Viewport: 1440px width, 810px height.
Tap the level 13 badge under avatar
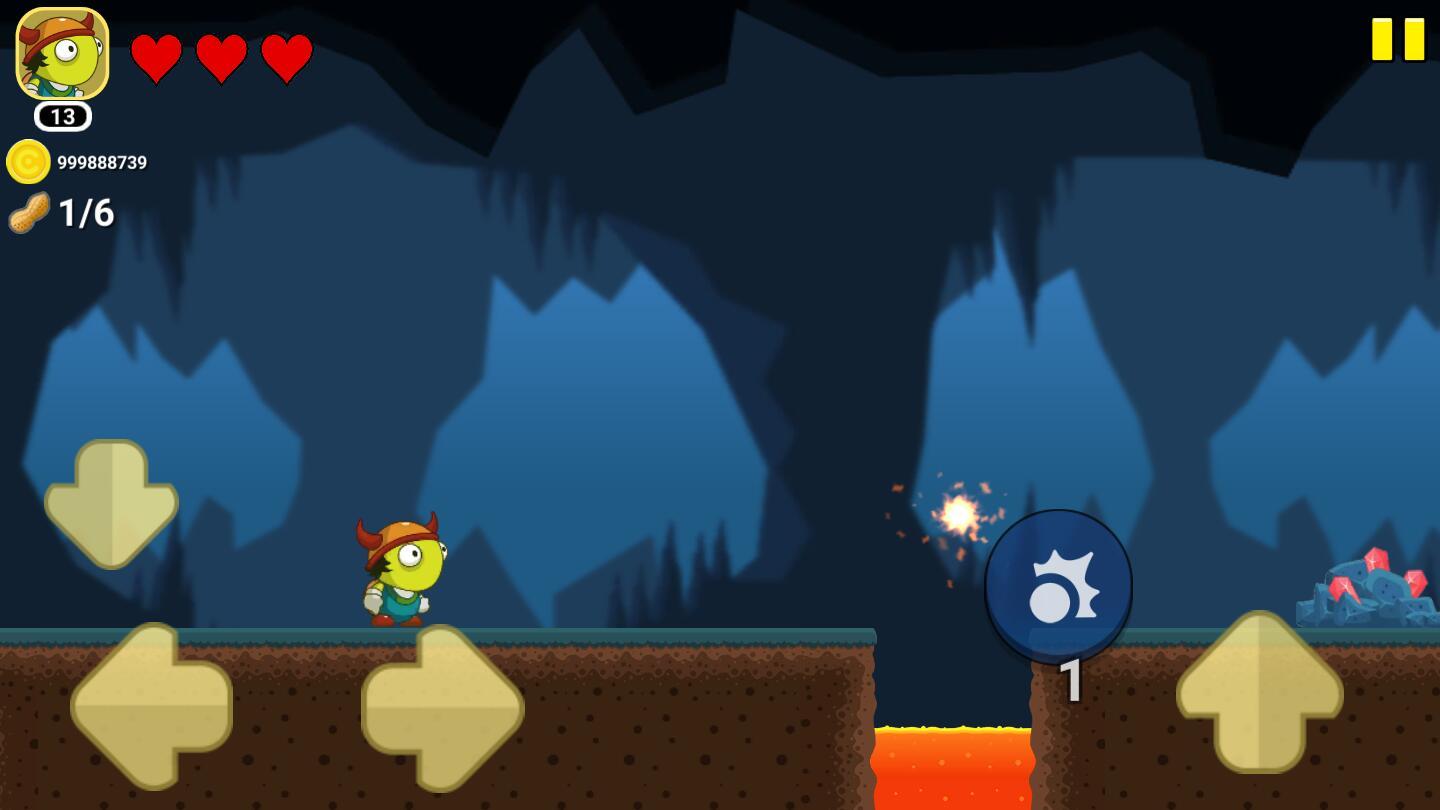pyautogui.click(x=62, y=117)
